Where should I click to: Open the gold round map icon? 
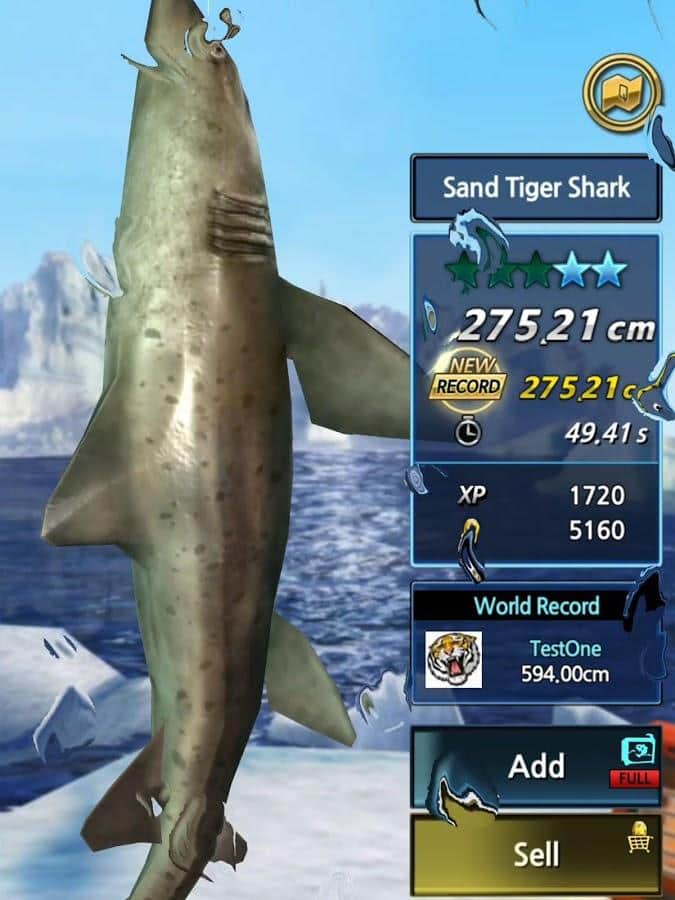(x=622, y=93)
